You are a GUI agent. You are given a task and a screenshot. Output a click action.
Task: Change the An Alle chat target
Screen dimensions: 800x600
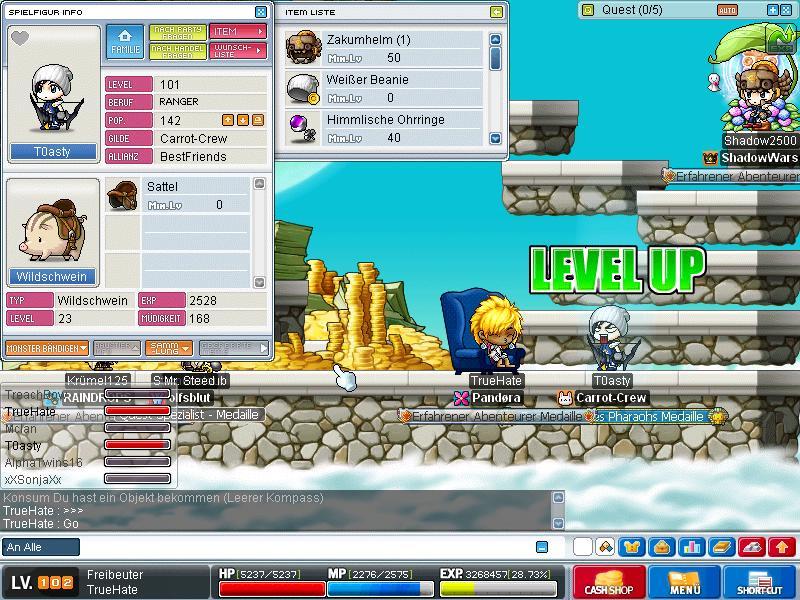pos(41,547)
